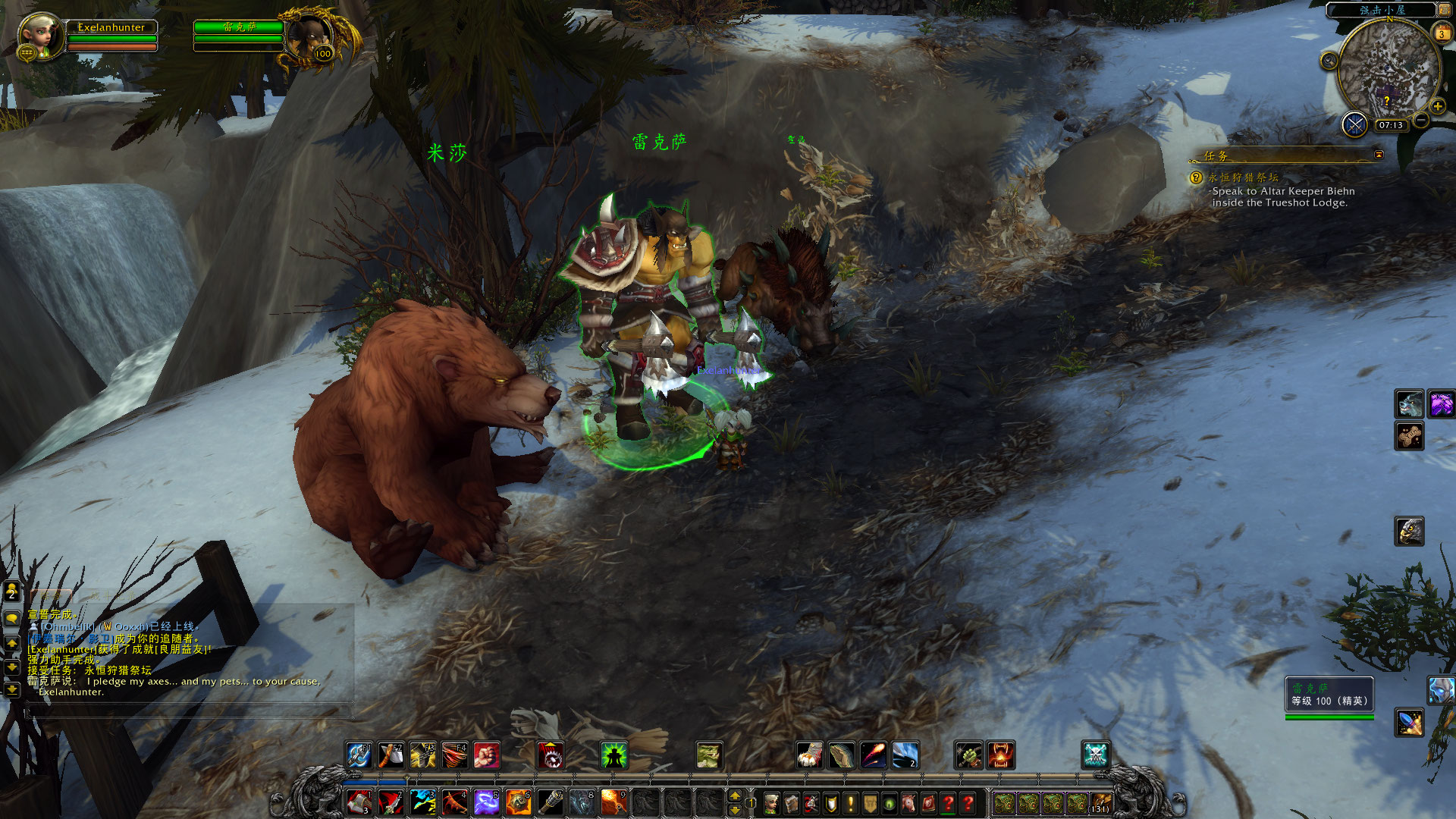Zoom out with the minimap minus button
Screen dimensions: 1456x819
coord(1421,120)
